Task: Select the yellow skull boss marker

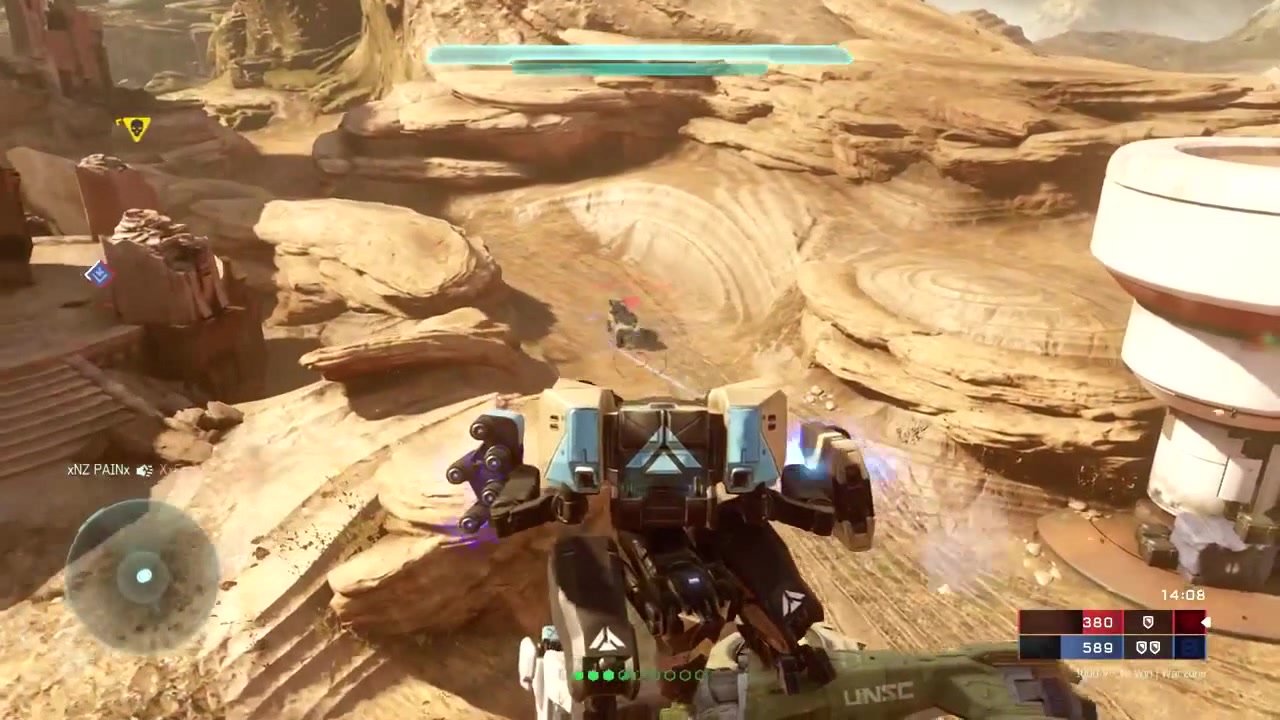Action: pos(133,128)
